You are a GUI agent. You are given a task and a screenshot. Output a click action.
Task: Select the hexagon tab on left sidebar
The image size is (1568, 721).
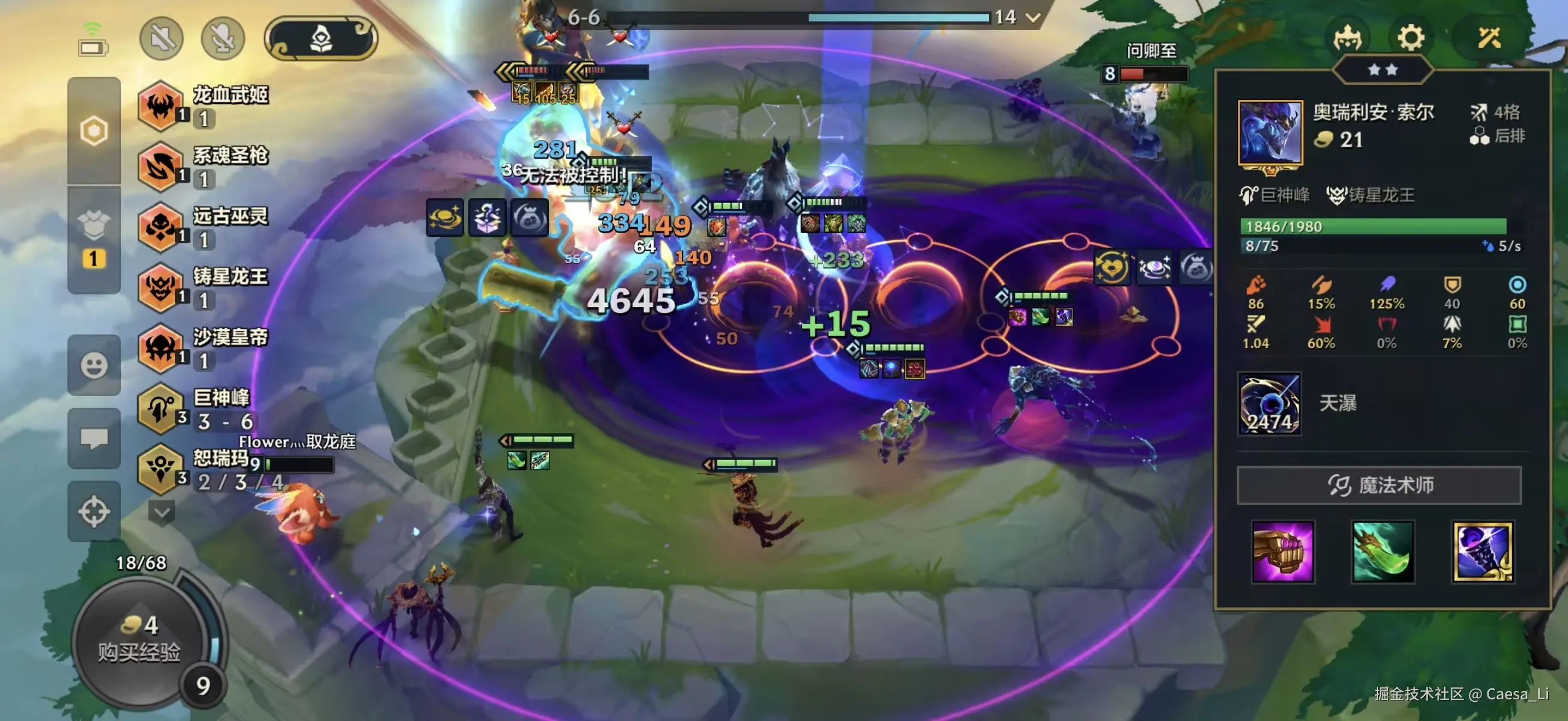click(94, 130)
